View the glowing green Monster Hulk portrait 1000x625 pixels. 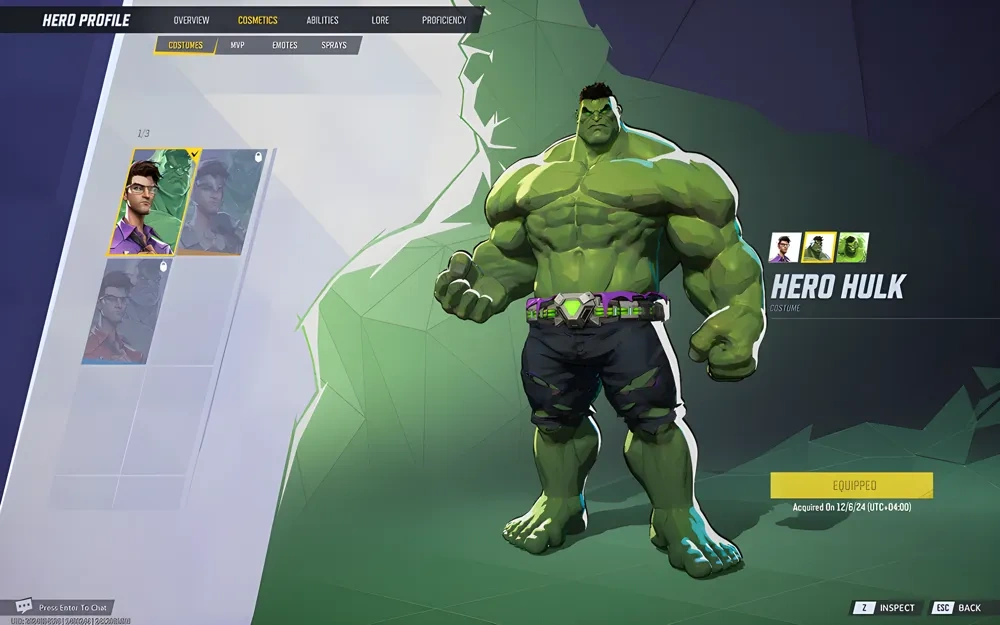[853, 247]
